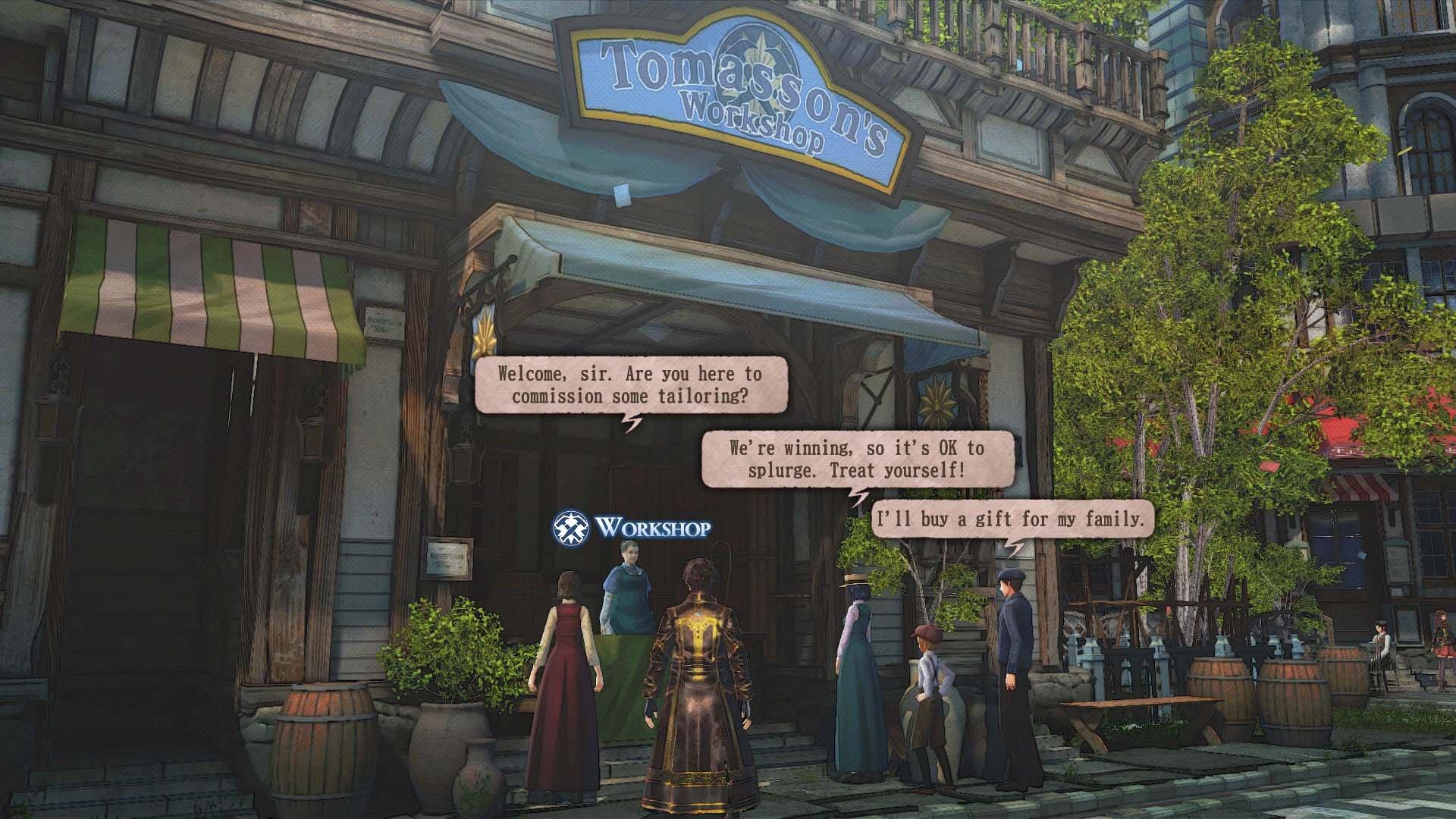Screen dimensions: 1456x819
Task: Click the small notice board on the left pillar
Action: coord(447,557)
